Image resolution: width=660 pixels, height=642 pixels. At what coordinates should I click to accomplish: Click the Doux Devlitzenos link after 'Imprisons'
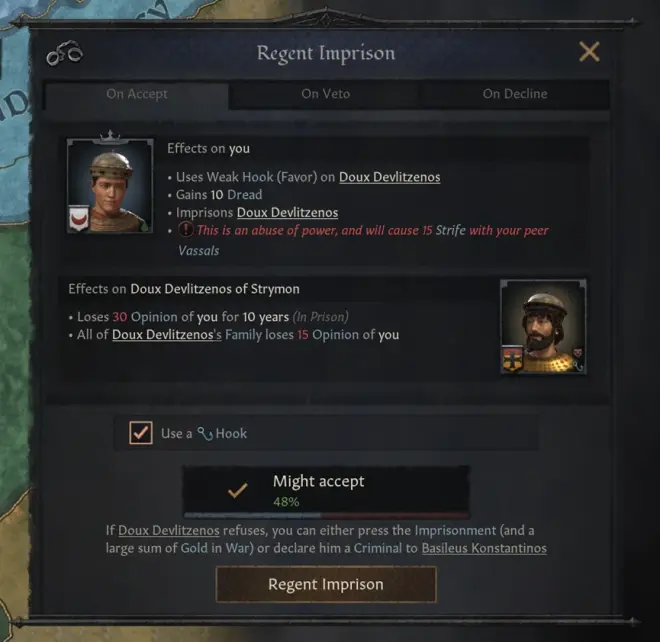pyautogui.click(x=287, y=213)
